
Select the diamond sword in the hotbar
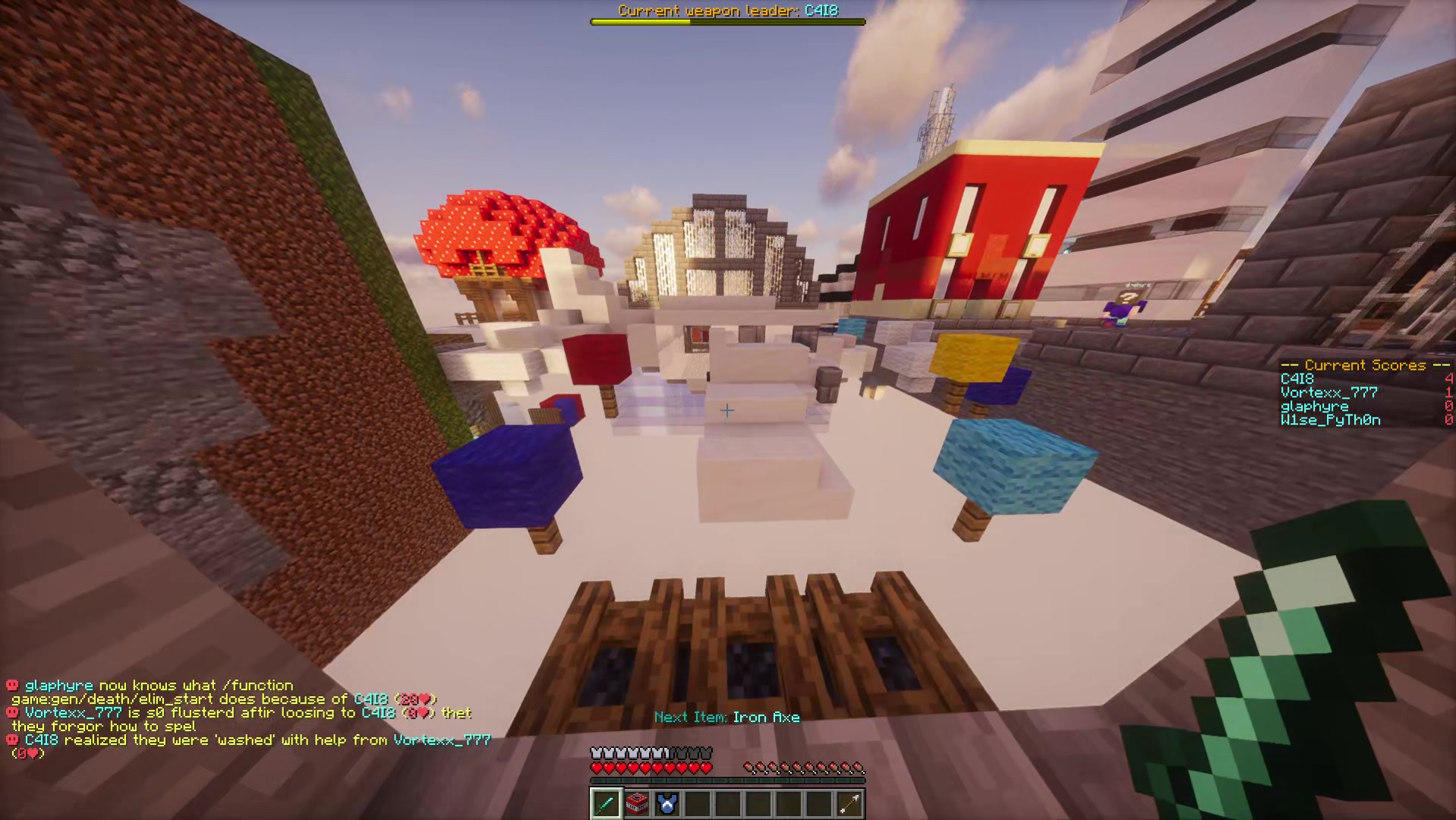[x=606, y=803]
